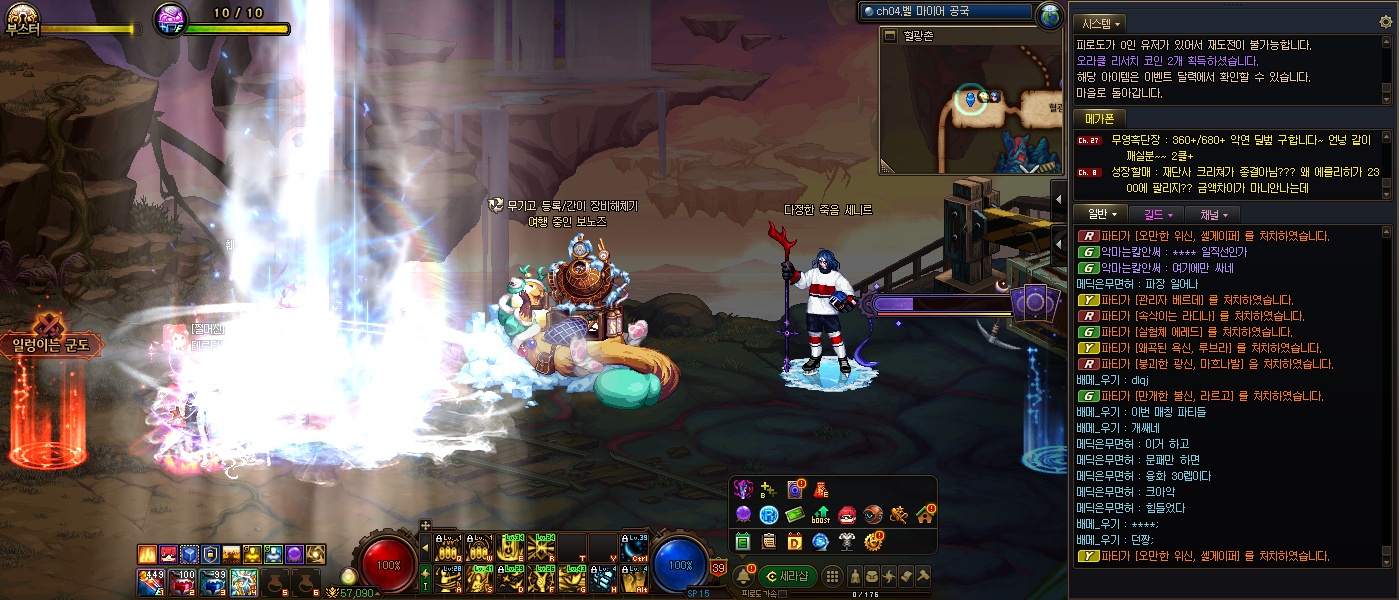Toggle the 피로도 가속 checkbox

[x=783, y=594]
